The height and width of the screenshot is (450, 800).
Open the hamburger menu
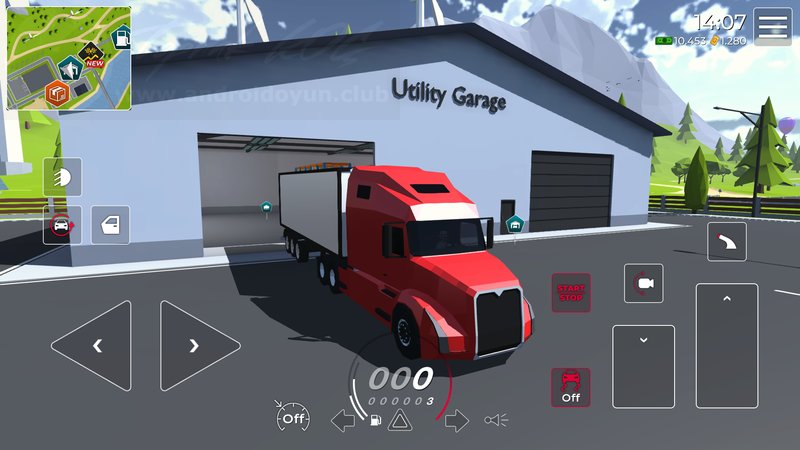tap(772, 27)
